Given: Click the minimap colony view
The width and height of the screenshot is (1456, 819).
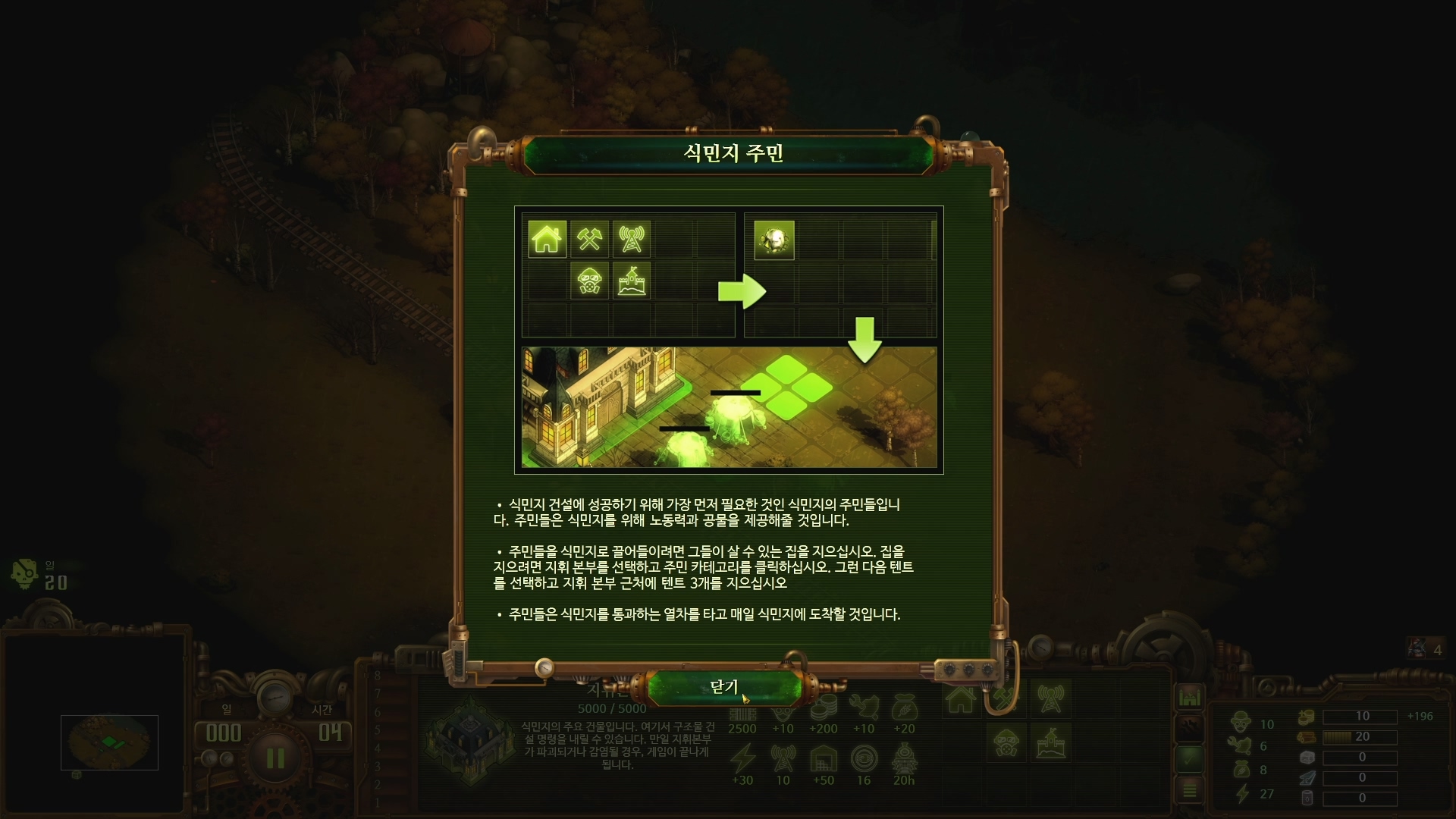Looking at the screenshot, I should [x=109, y=742].
